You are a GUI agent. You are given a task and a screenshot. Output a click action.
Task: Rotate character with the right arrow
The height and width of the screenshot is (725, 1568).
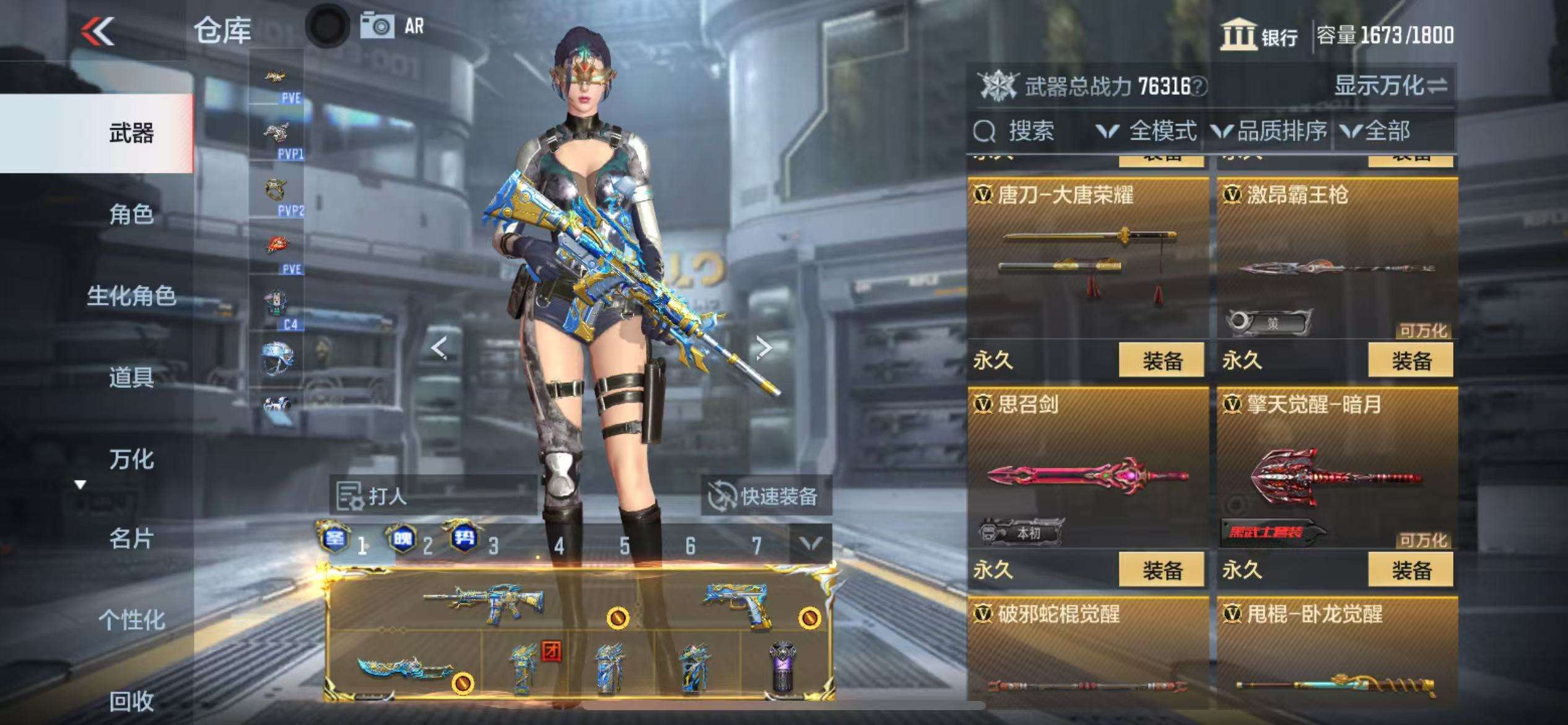pyautogui.click(x=764, y=348)
